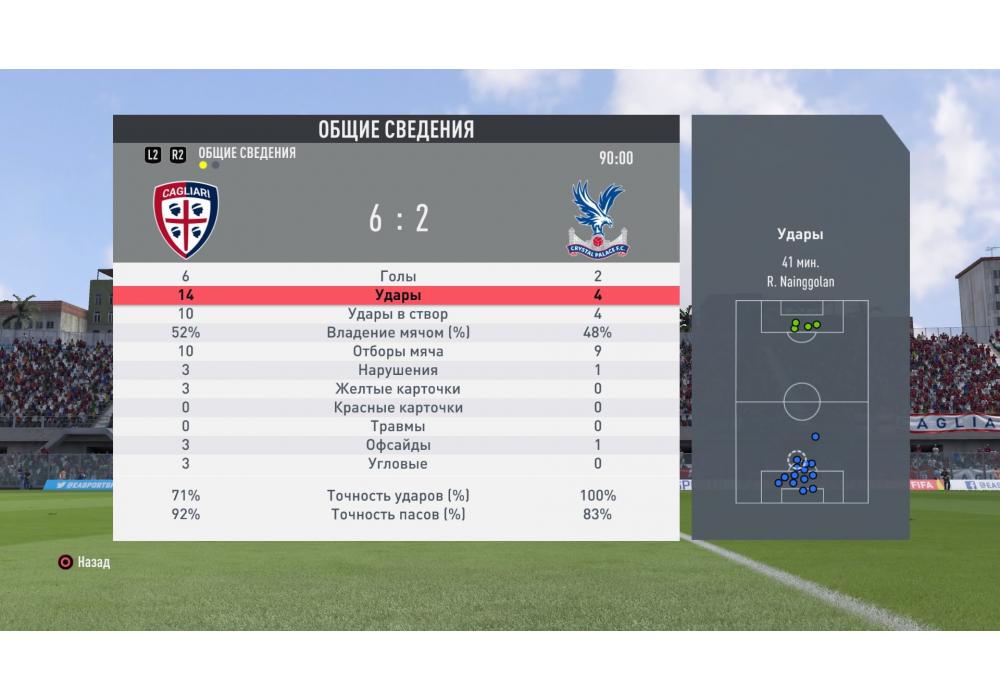Choose the Удары в створ row
This screenshot has width=1000, height=700.
tap(397, 315)
